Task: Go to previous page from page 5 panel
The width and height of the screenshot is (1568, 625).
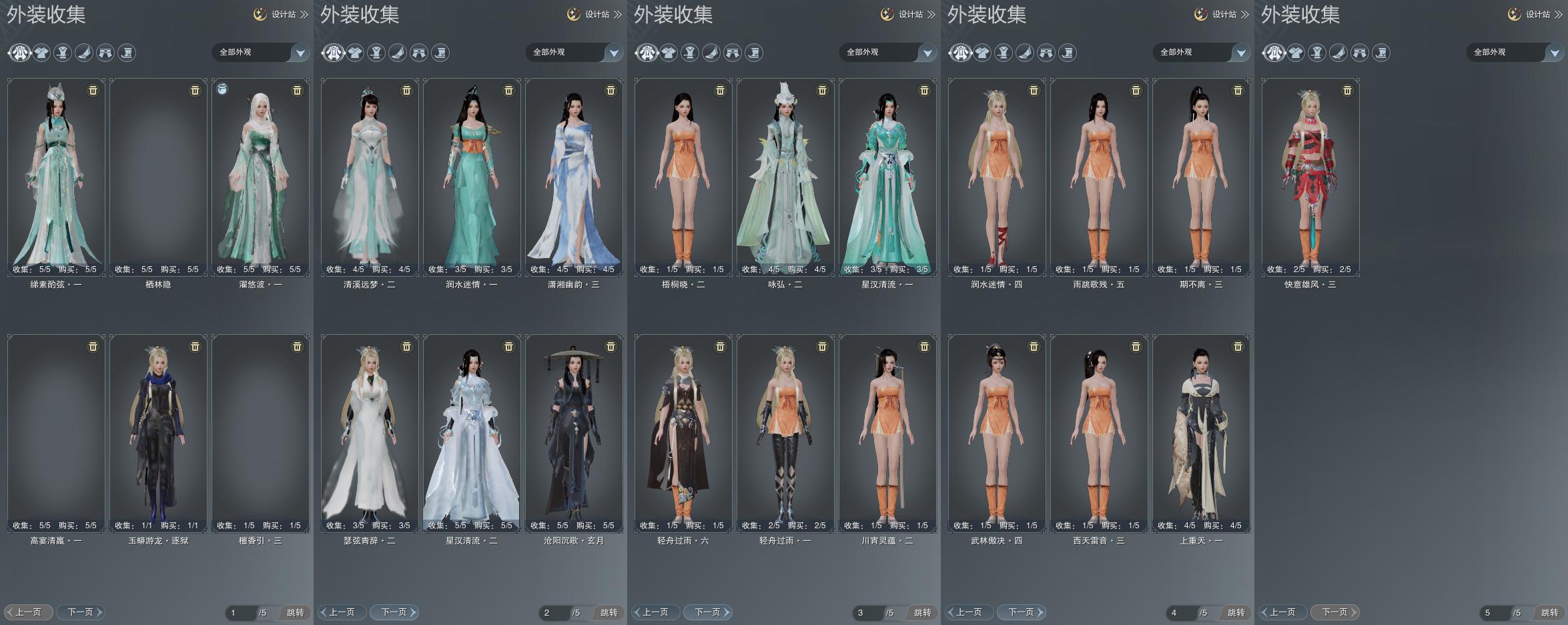Action: [x=1282, y=612]
